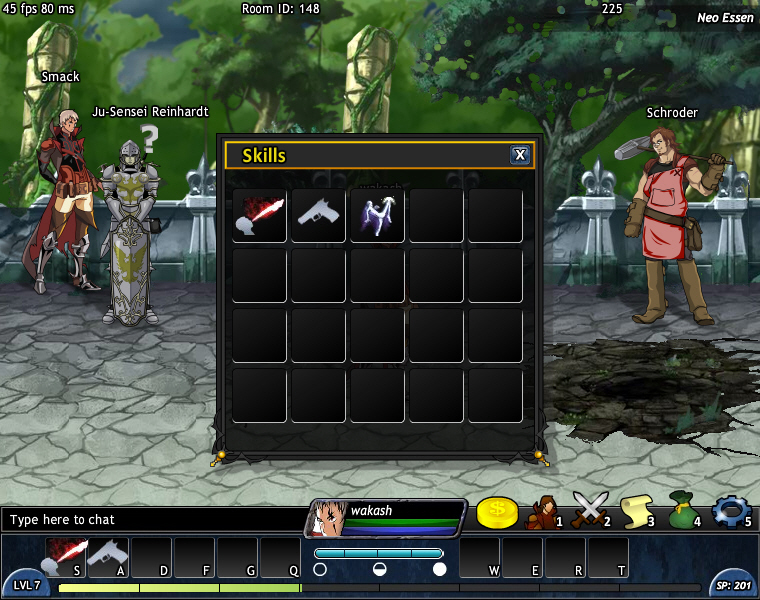Open the gear settings icon numbered 5
This screenshot has height=600, width=760.
point(730,512)
